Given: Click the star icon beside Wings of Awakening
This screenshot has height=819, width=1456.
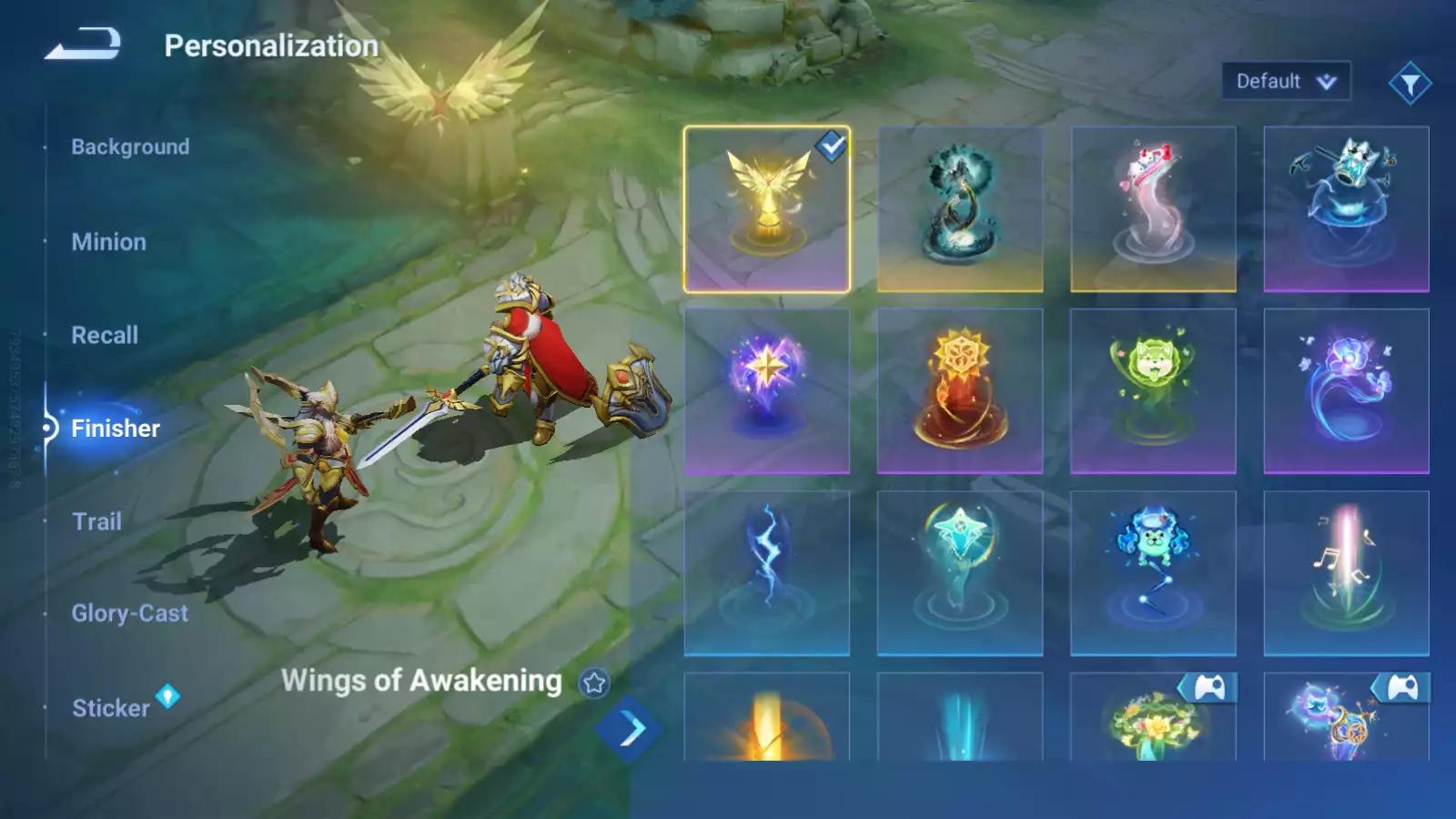Looking at the screenshot, I should pyautogui.click(x=594, y=682).
